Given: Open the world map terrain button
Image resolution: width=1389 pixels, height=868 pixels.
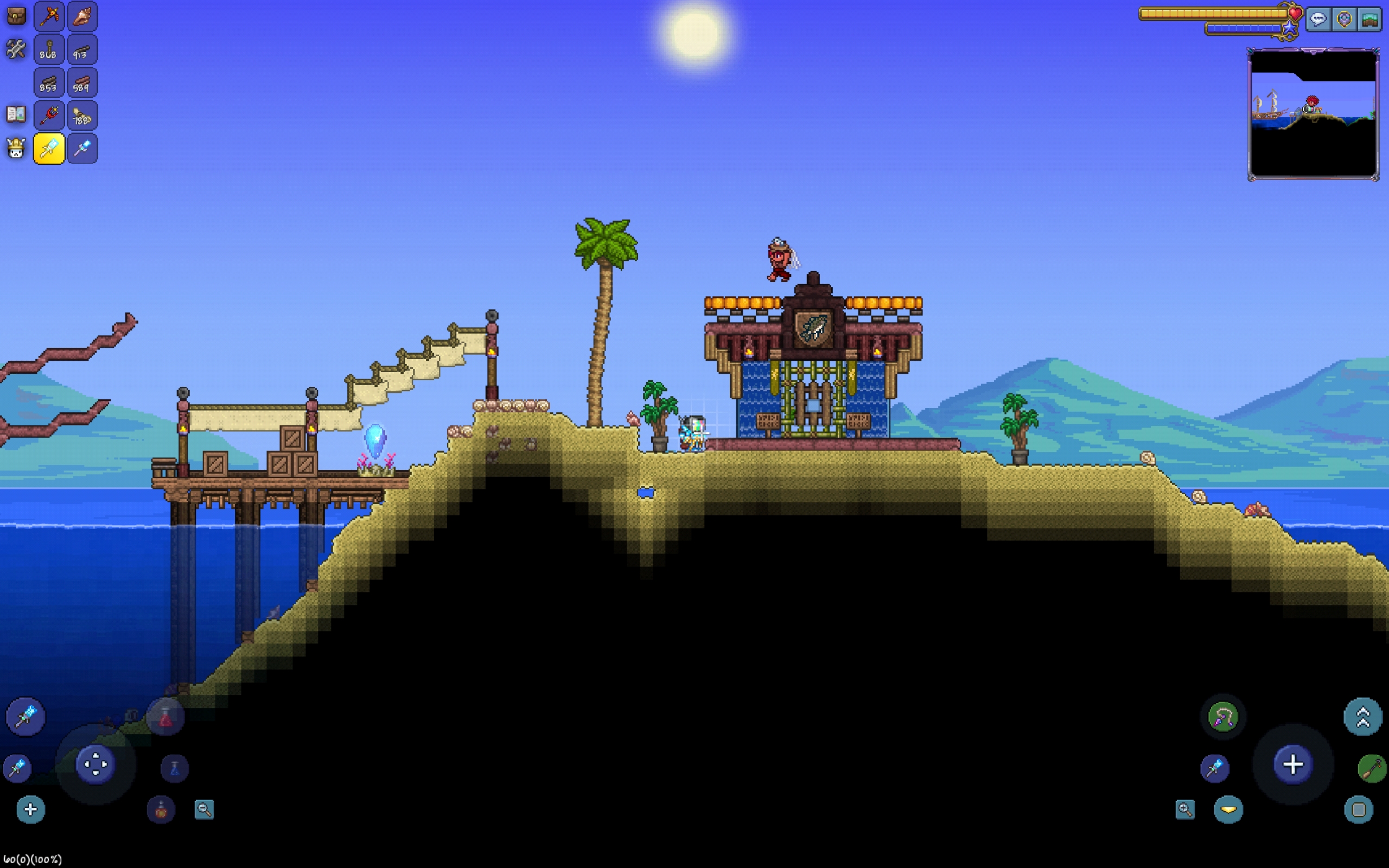Looking at the screenshot, I should click(x=1369, y=20).
